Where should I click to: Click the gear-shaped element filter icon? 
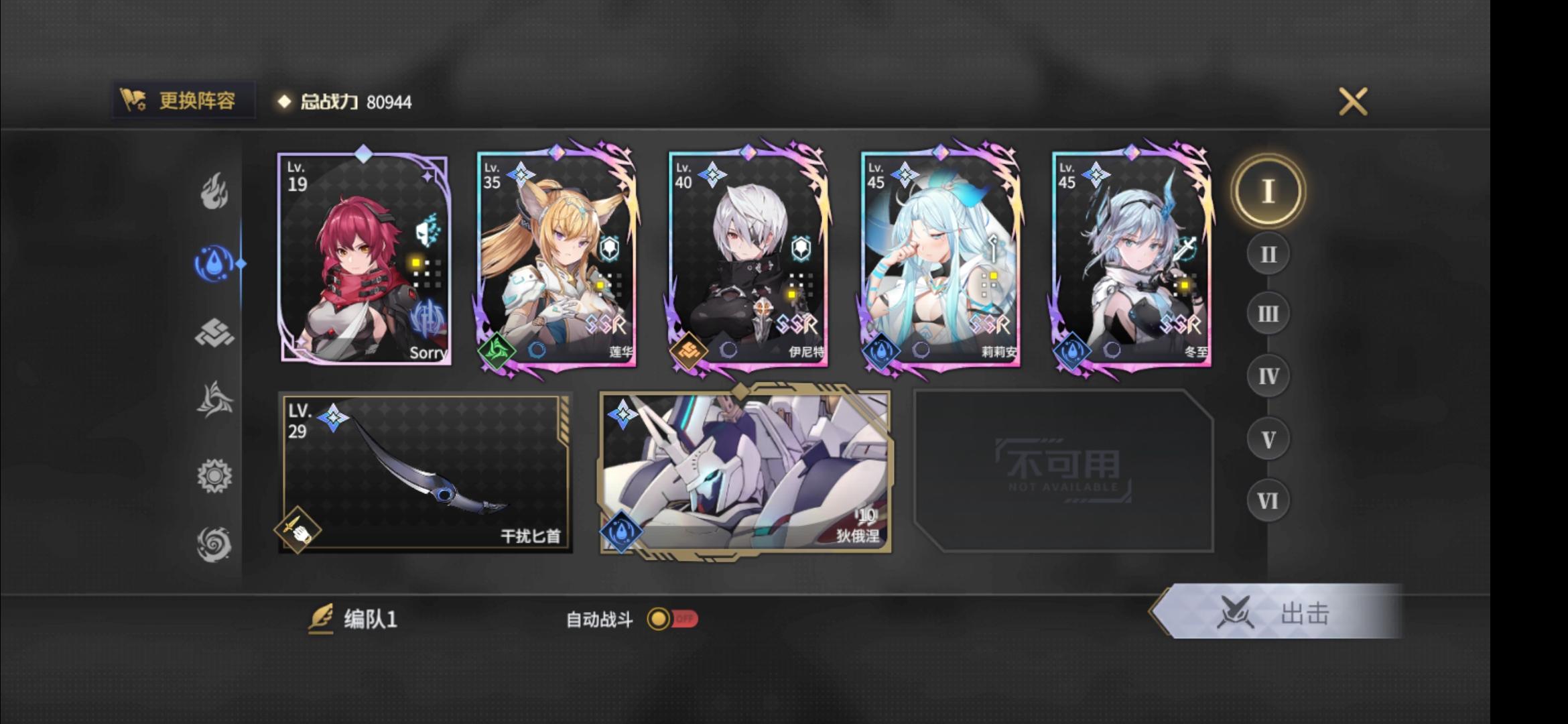coord(214,475)
